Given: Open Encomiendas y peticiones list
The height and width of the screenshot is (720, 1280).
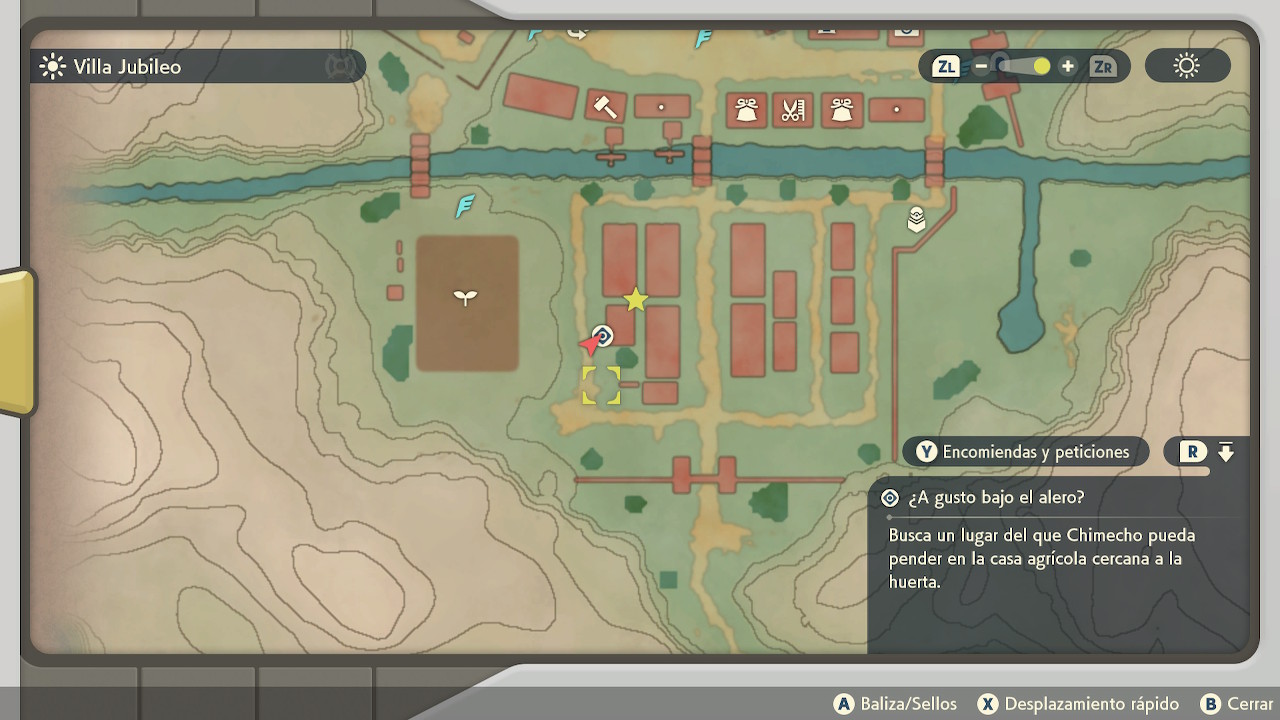Looking at the screenshot, I should [x=1025, y=452].
